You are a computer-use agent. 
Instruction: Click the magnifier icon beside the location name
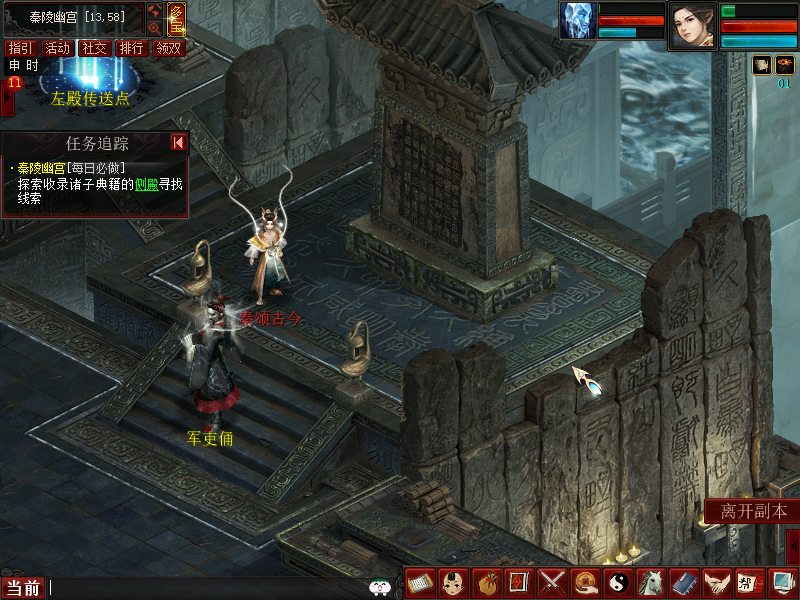(155, 28)
